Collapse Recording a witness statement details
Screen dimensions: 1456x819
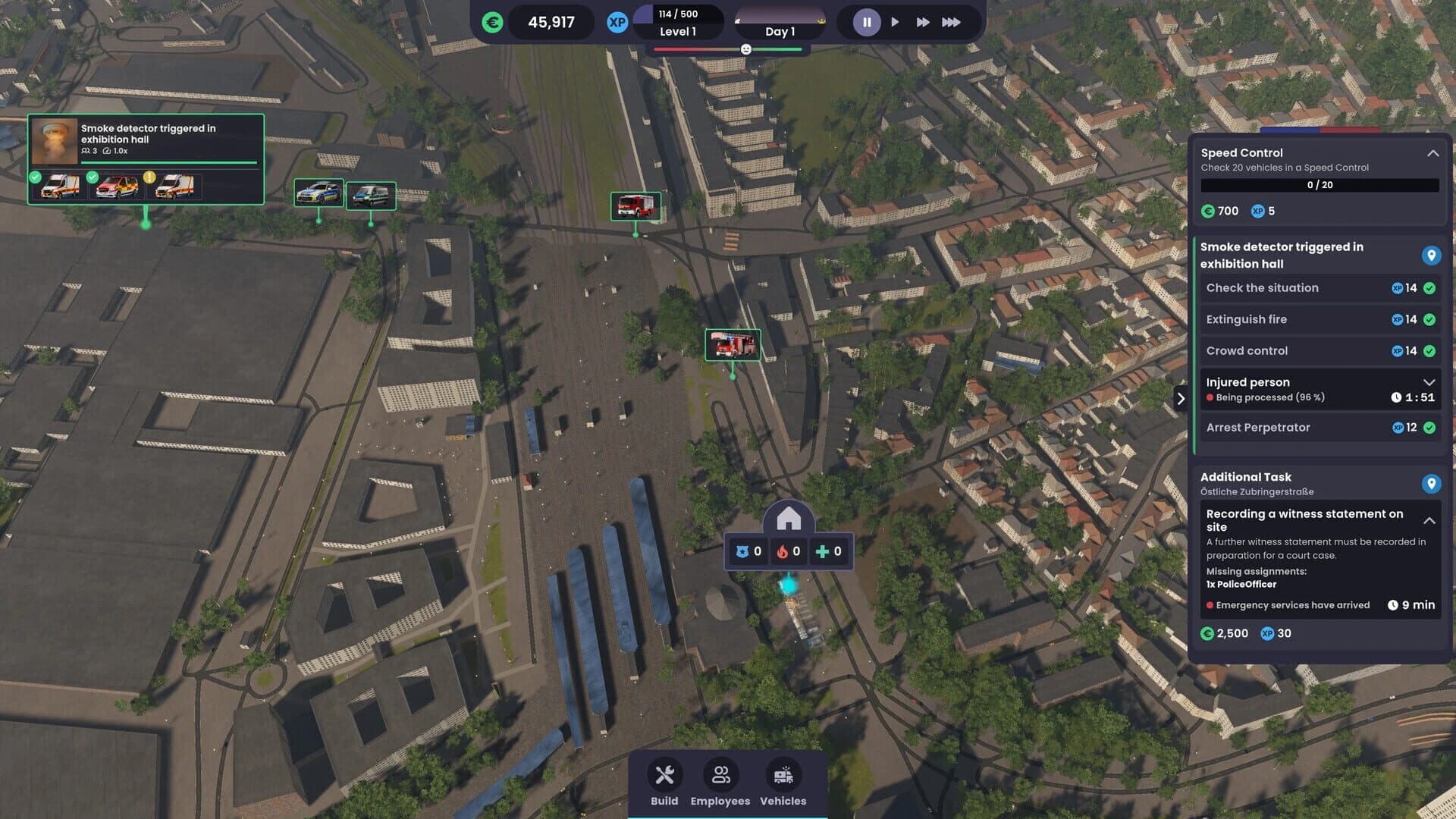tap(1430, 521)
